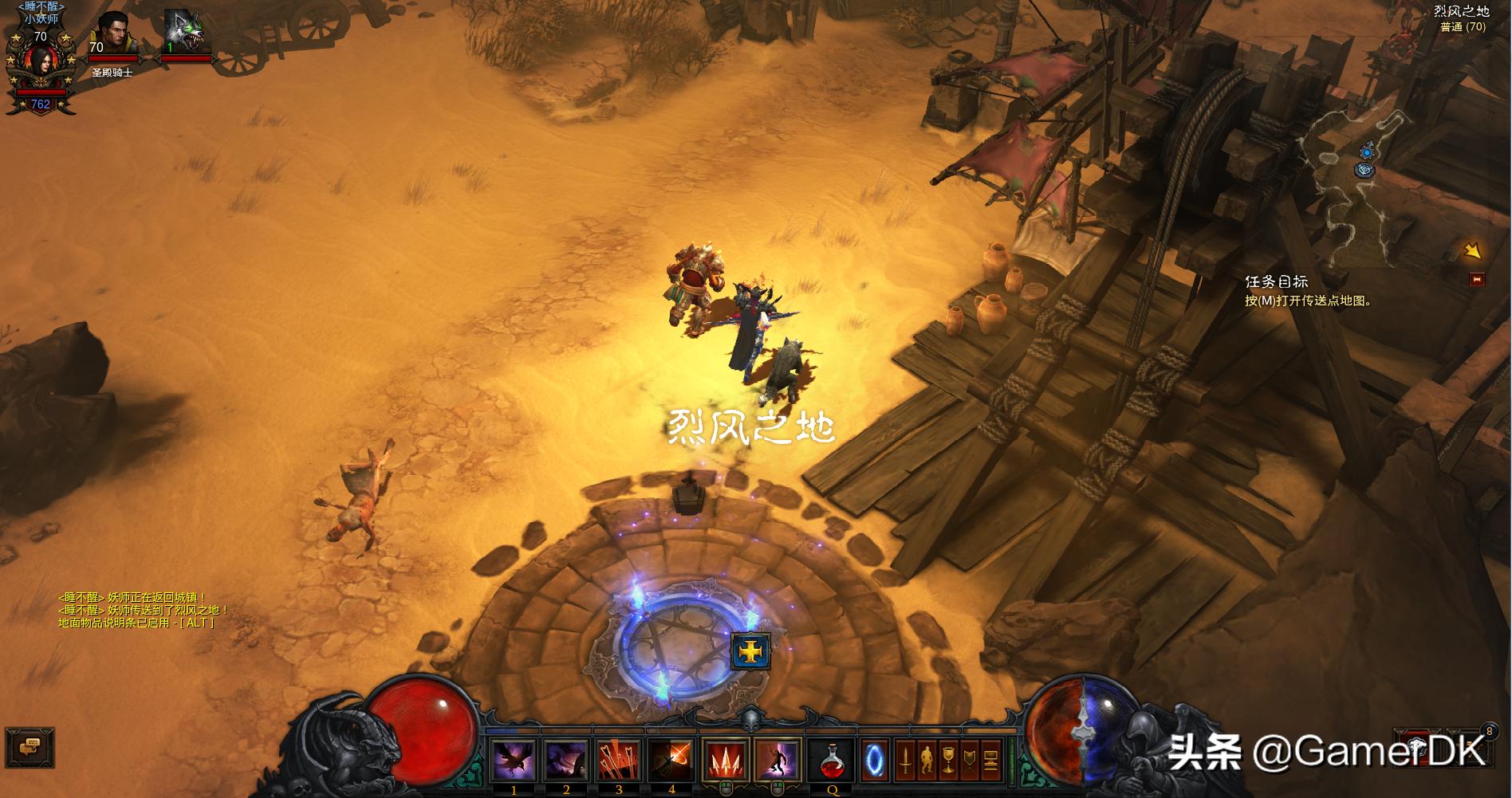Open the achievements chalice menu
1512x798 pixels.
pos(948,760)
